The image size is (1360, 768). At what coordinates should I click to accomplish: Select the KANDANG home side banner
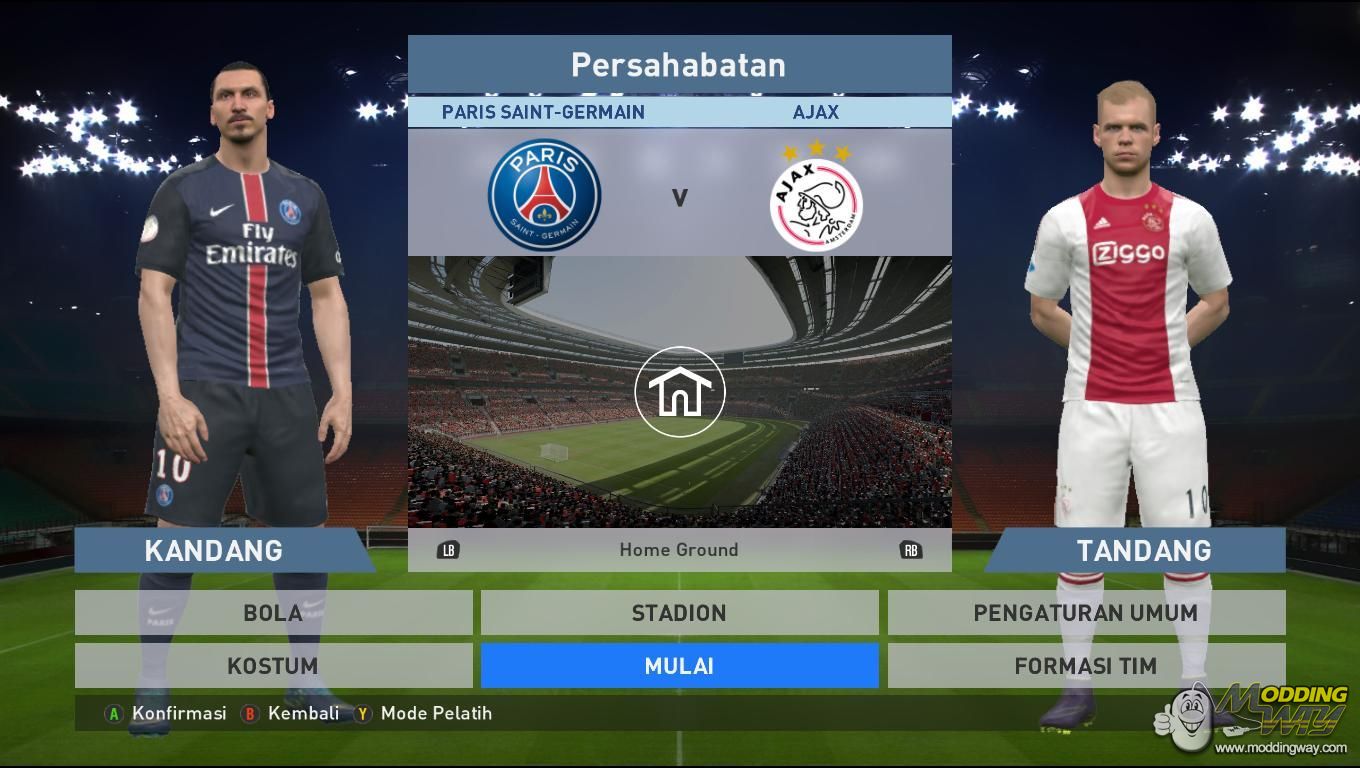point(214,551)
